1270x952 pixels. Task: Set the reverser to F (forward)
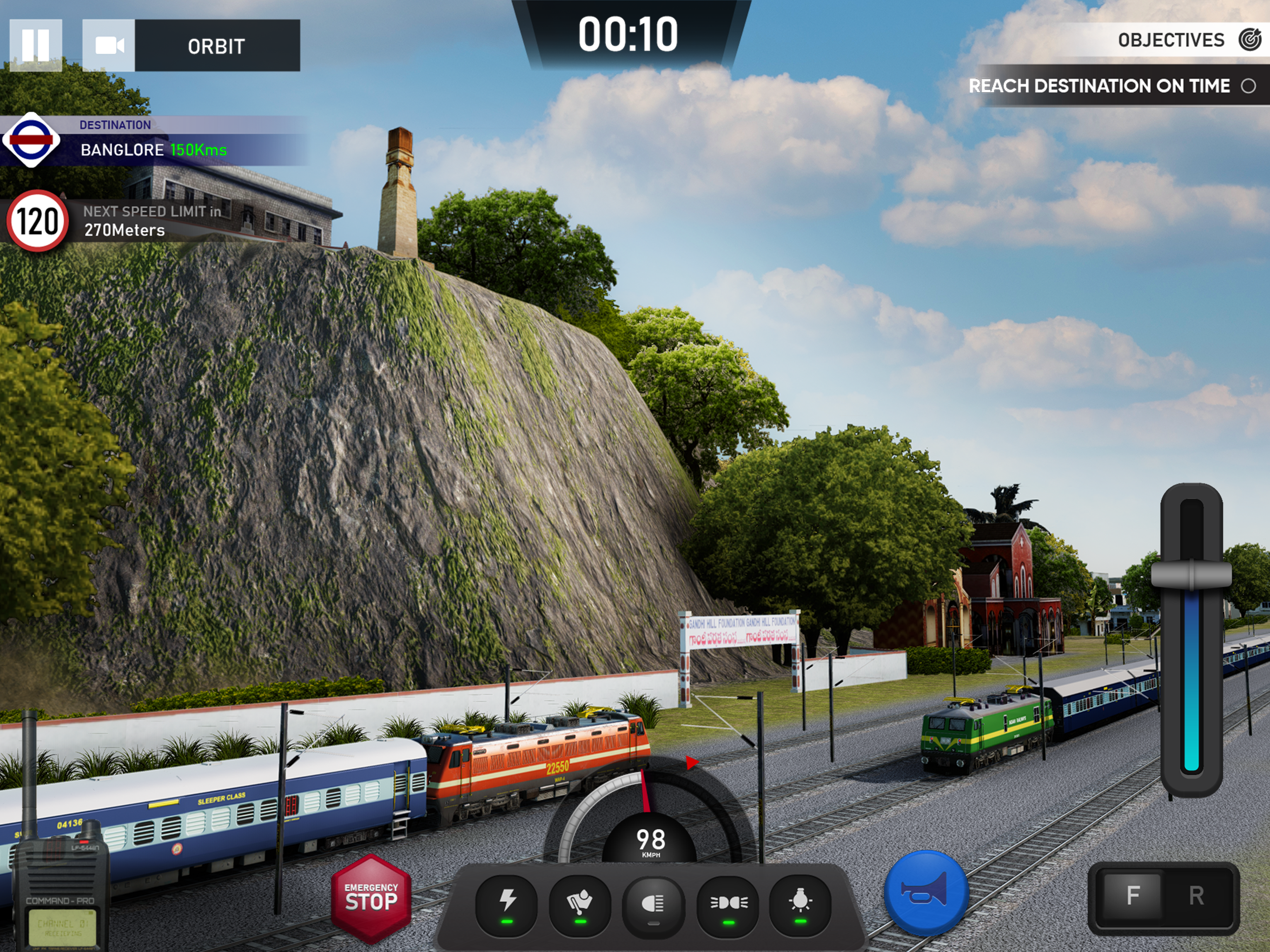[1132, 895]
